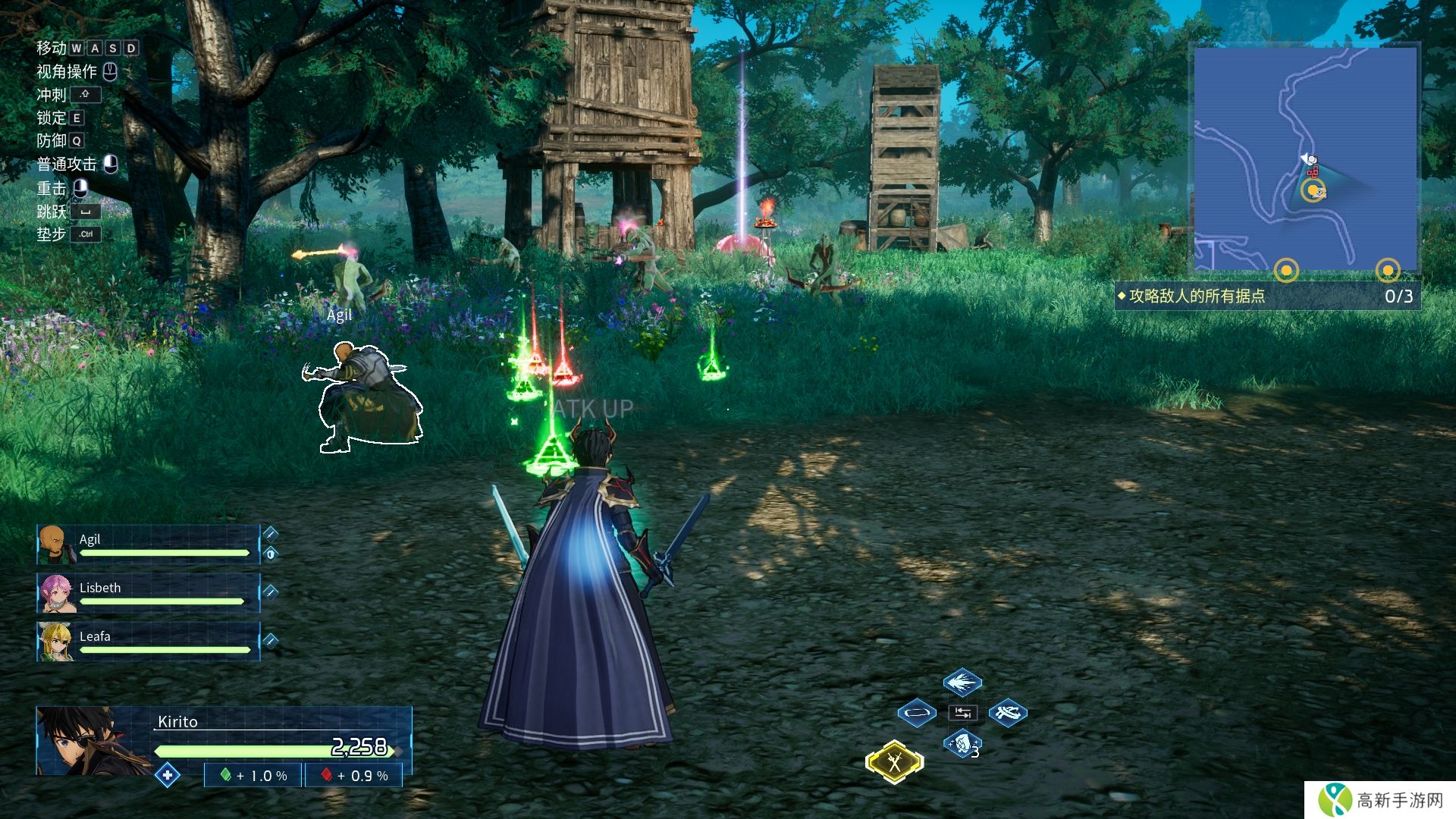Activate the burst slash skill icon

[x=962, y=682]
